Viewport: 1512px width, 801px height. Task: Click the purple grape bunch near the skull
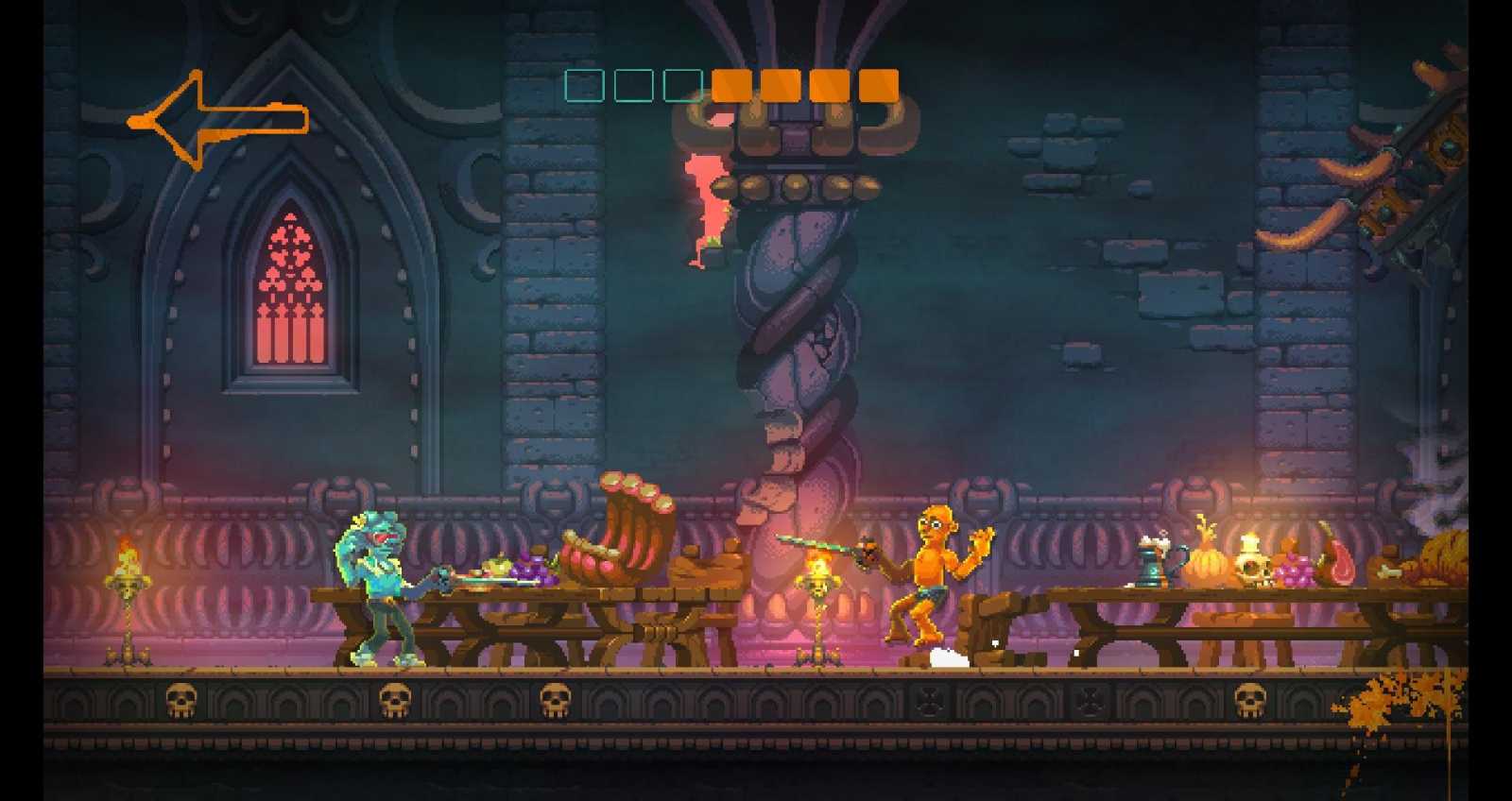(x=1295, y=571)
